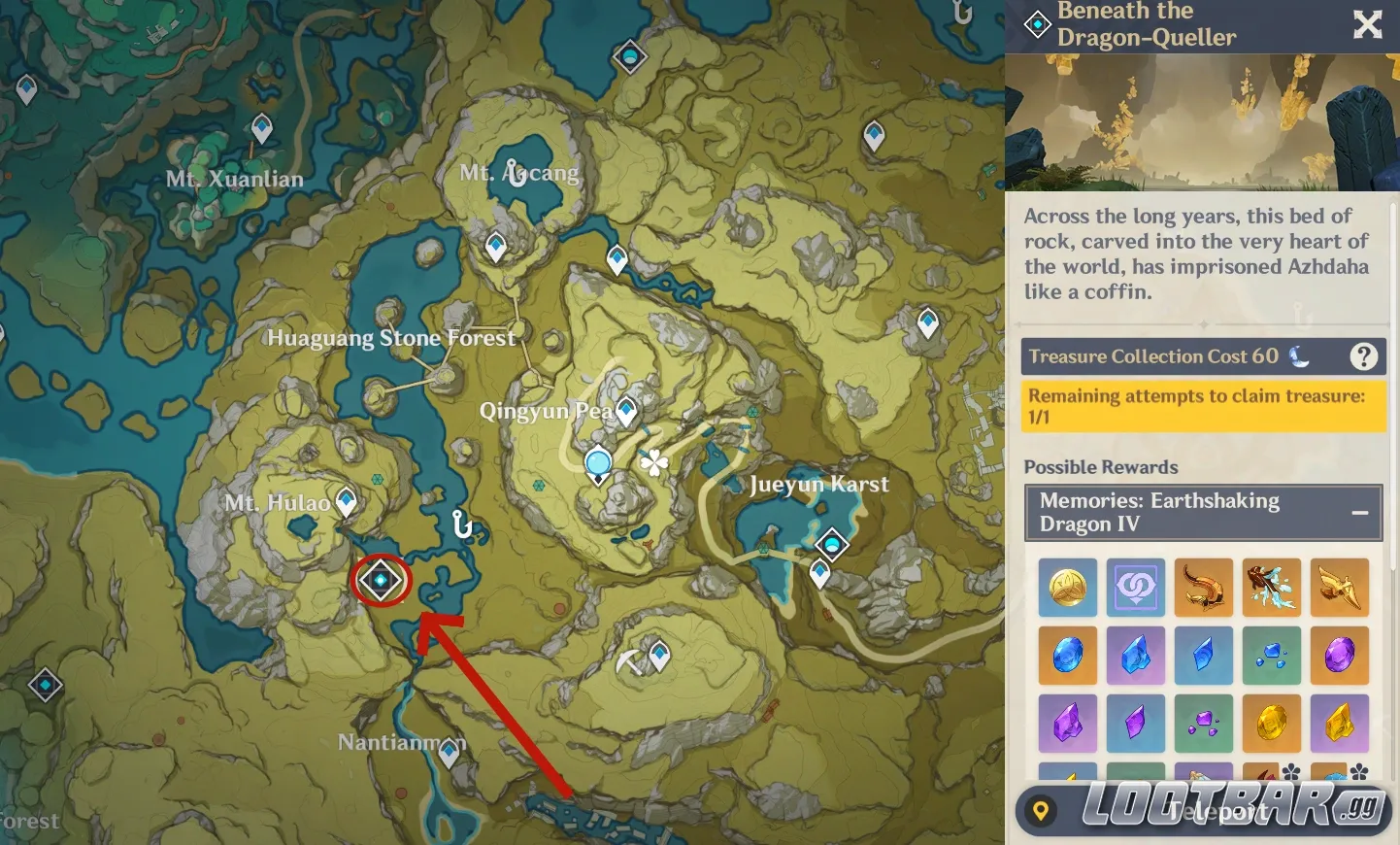Collapse the Memories: Earthshaking Dragon IV rewards
The image size is (1400, 845).
point(1359,513)
